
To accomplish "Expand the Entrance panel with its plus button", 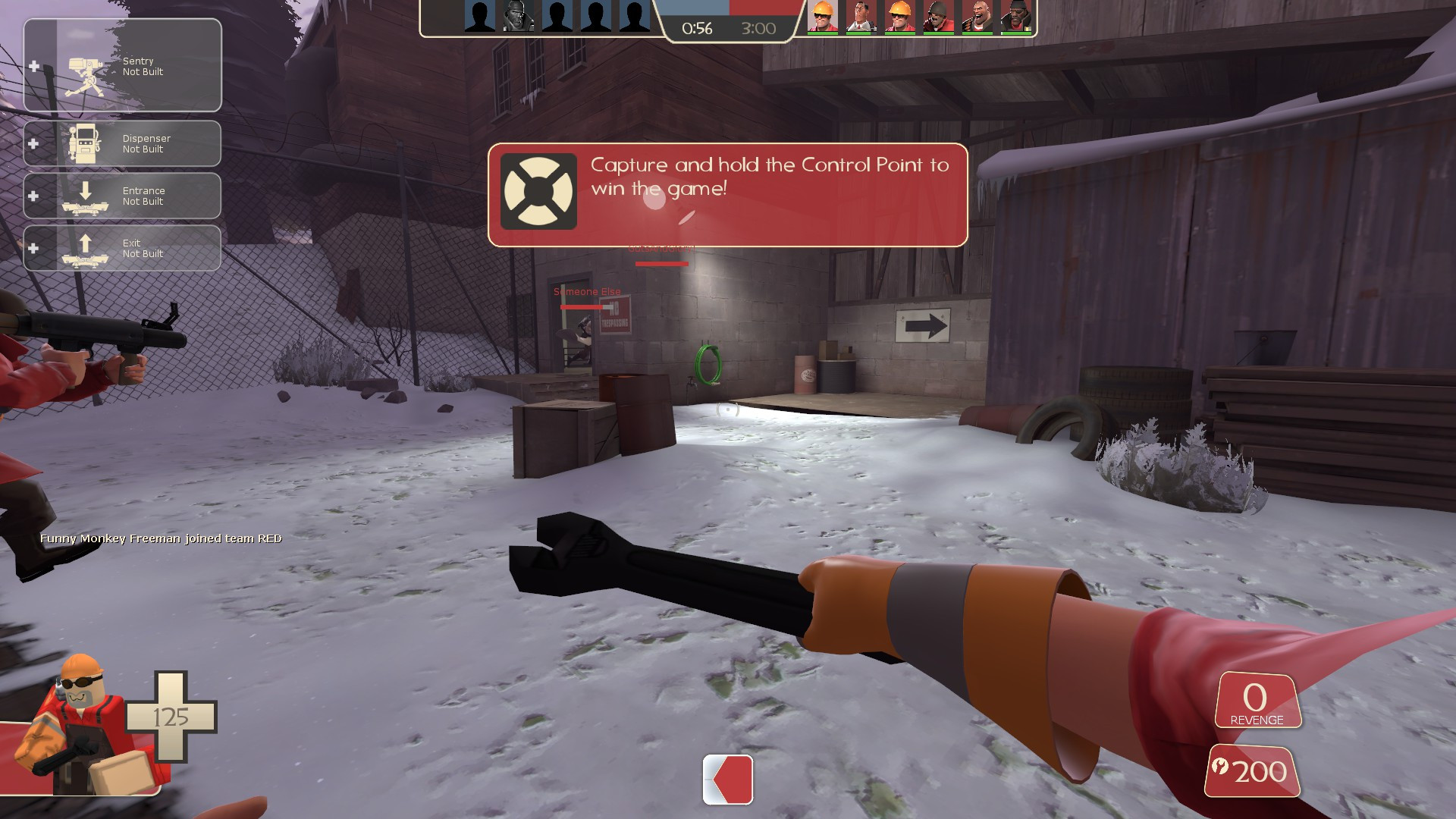I will 33,196.
